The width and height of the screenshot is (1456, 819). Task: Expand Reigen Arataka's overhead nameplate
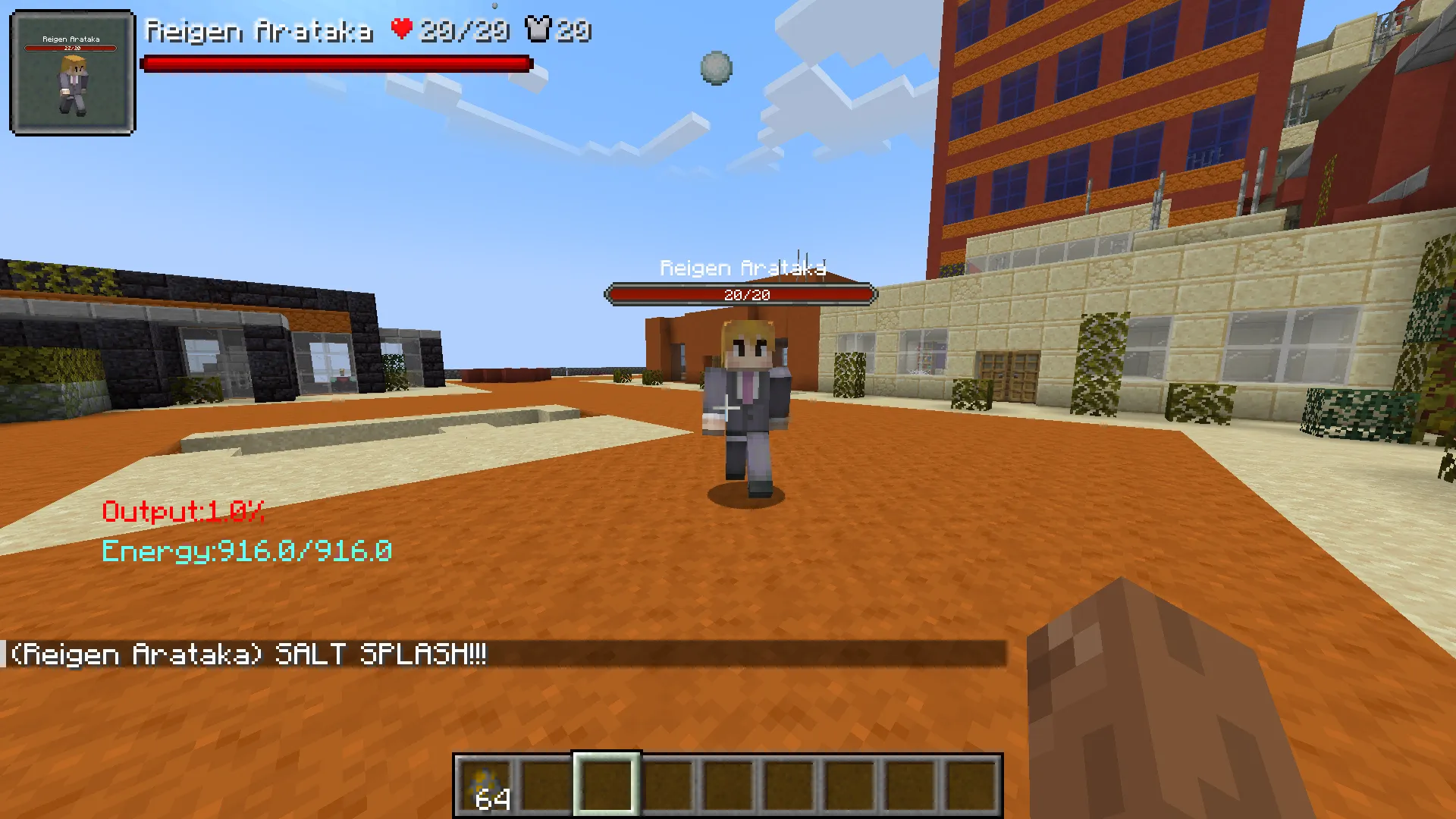(x=742, y=267)
